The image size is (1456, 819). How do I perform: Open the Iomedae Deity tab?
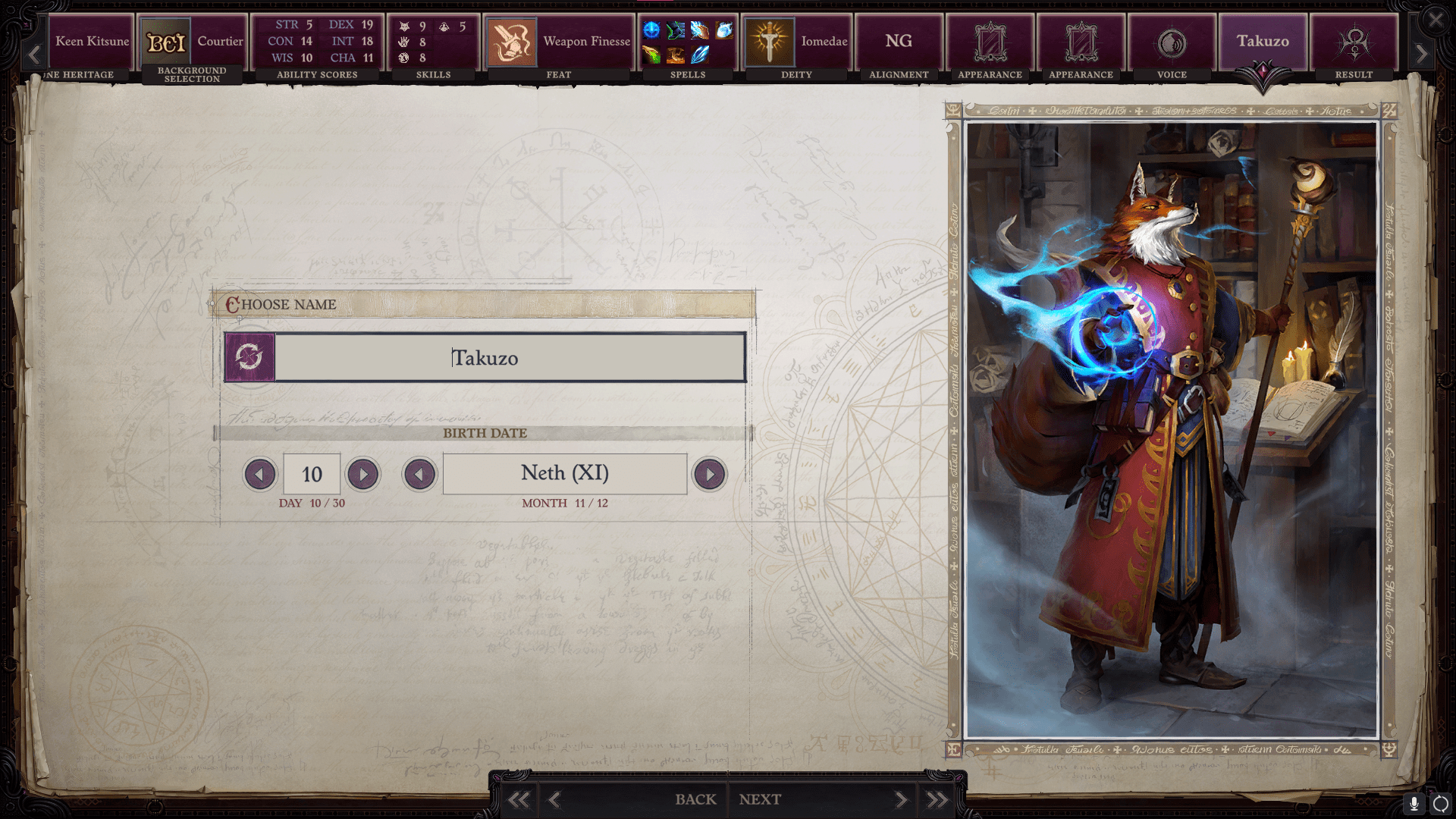(796, 45)
